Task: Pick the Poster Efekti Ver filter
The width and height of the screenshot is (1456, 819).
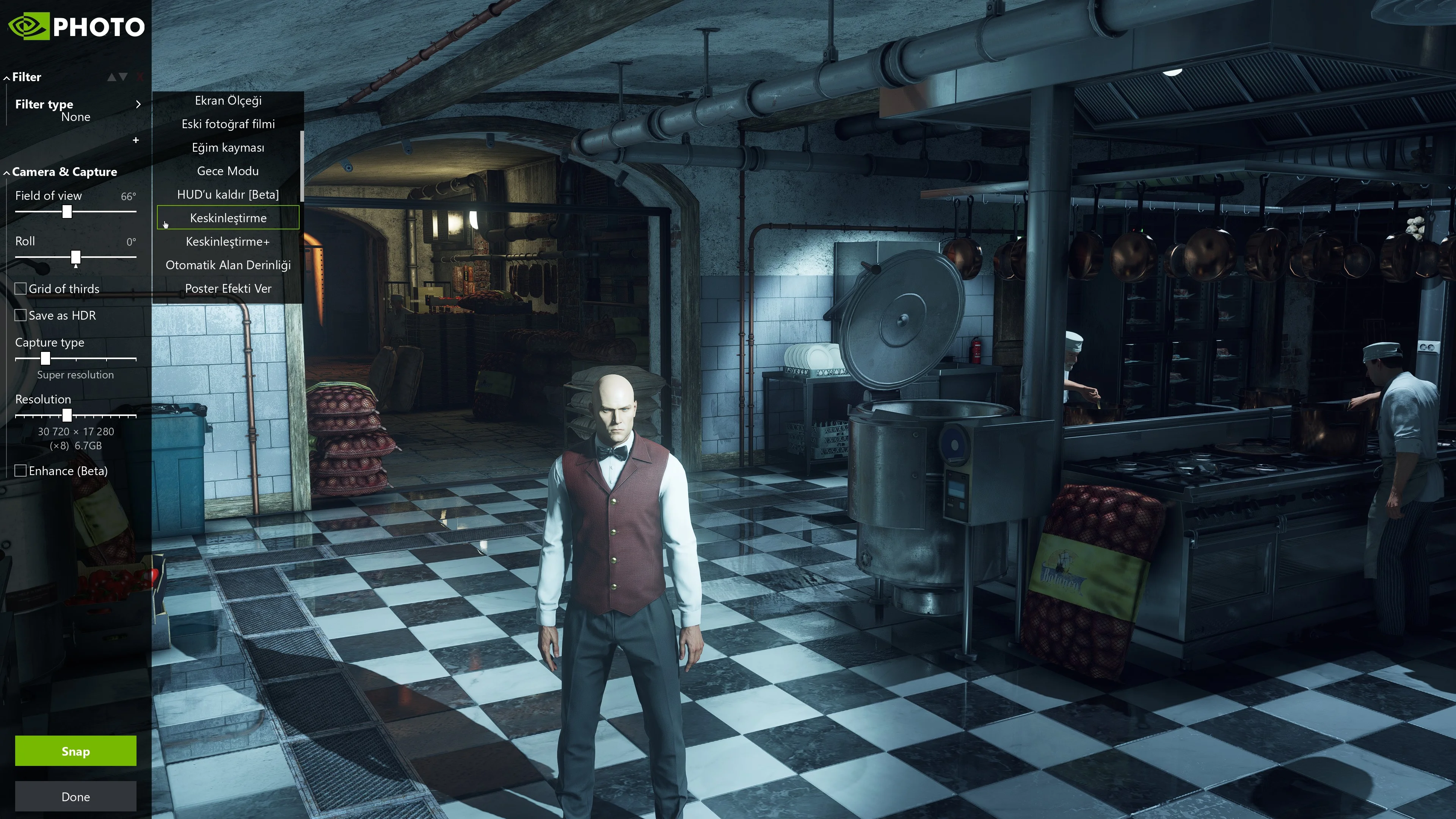Action: [228, 289]
